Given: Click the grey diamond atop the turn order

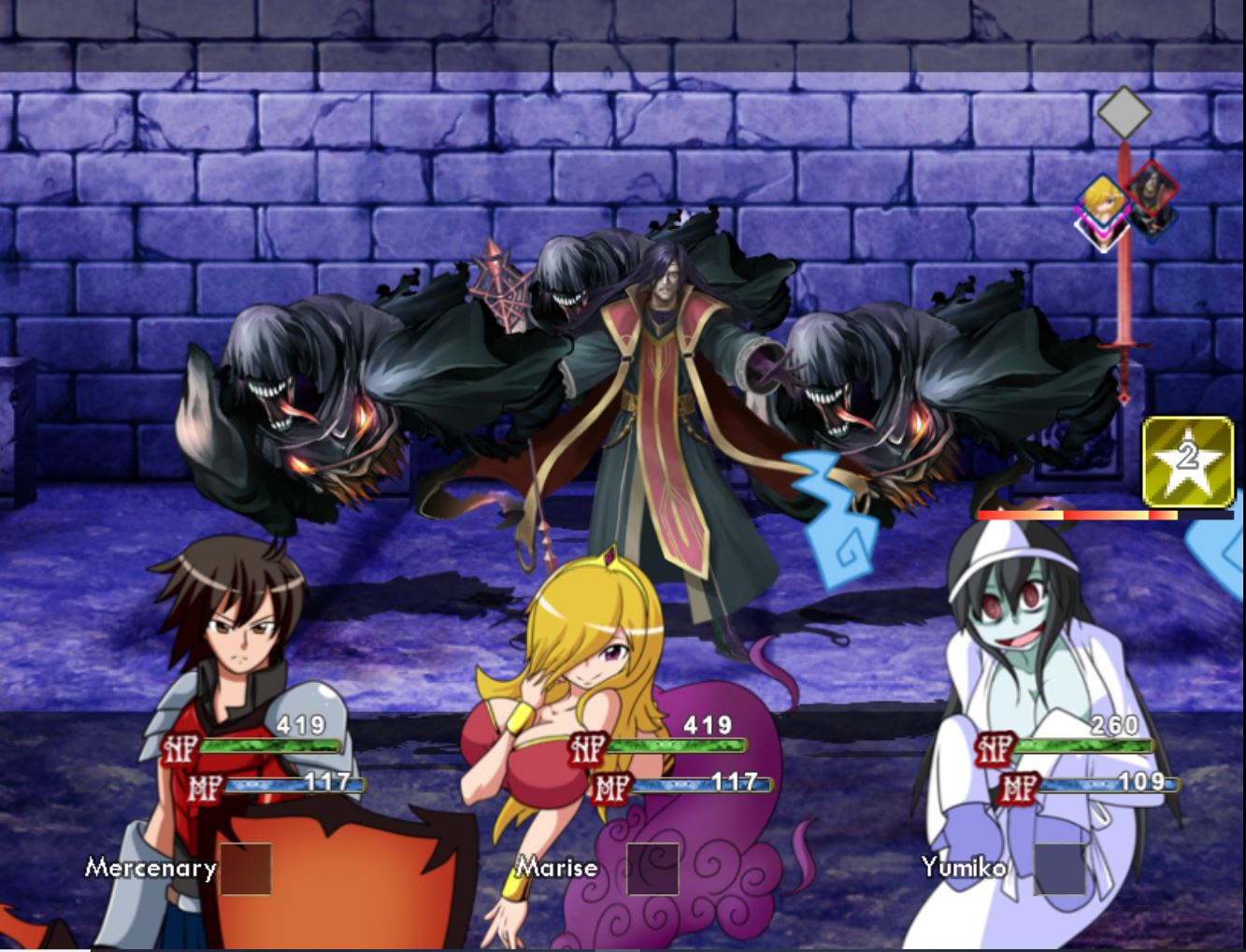Looking at the screenshot, I should [1124, 113].
